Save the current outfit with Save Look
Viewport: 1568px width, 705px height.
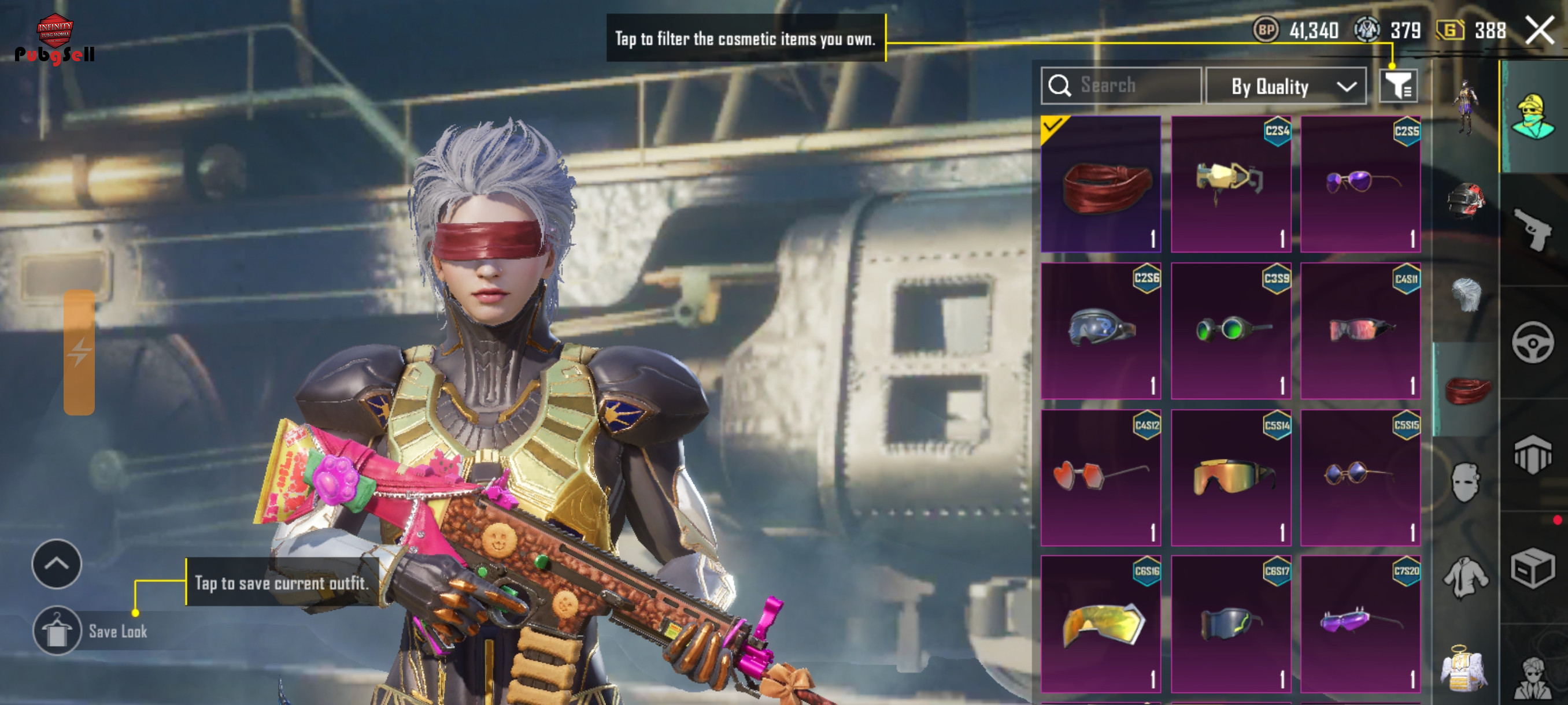(58, 631)
